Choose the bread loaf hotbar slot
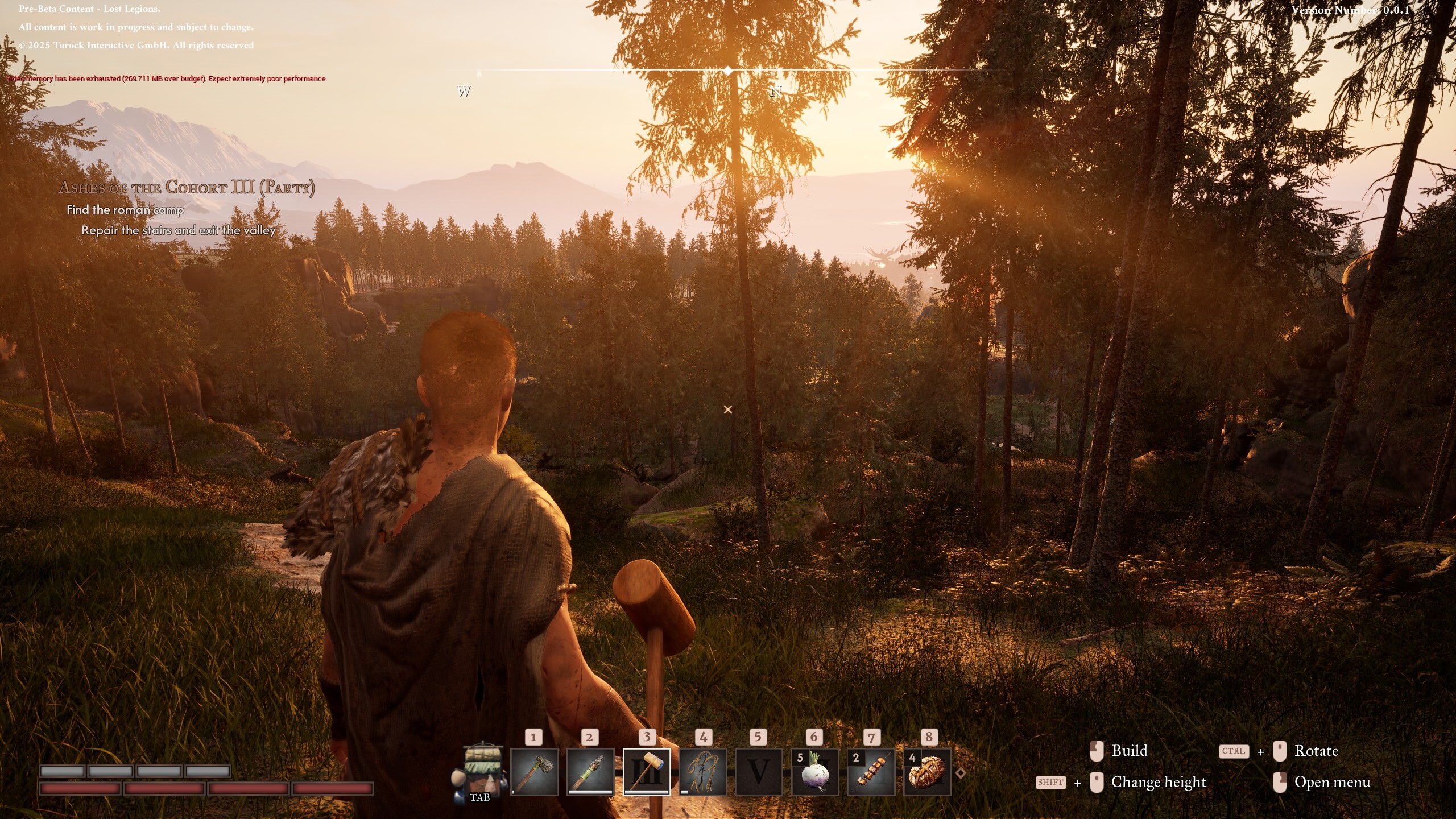Viewport: 1456px width, 819px height. click(x=927, y=772)
